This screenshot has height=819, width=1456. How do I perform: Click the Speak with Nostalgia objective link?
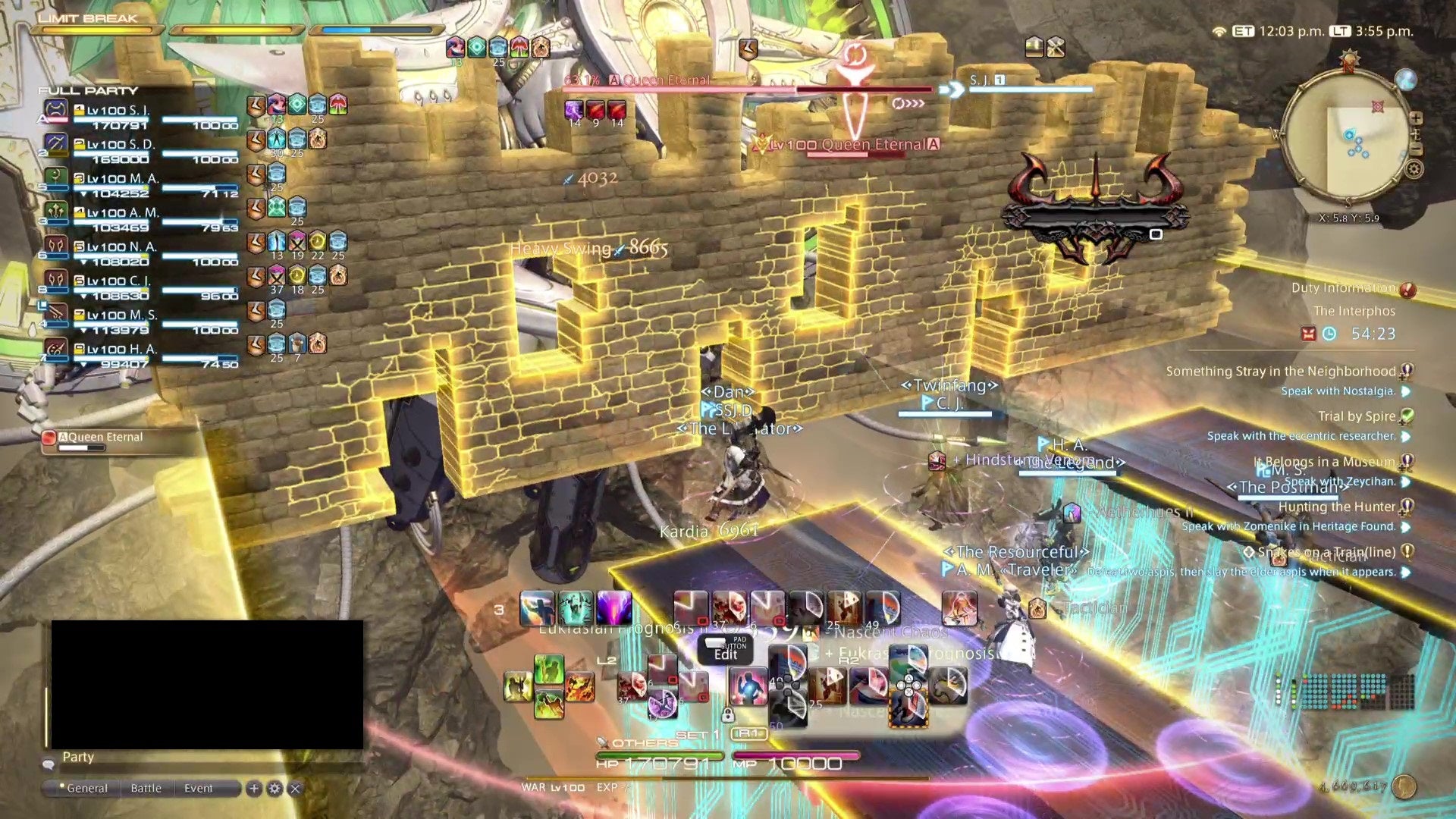pyautogui.click(x=1338, y=391)
